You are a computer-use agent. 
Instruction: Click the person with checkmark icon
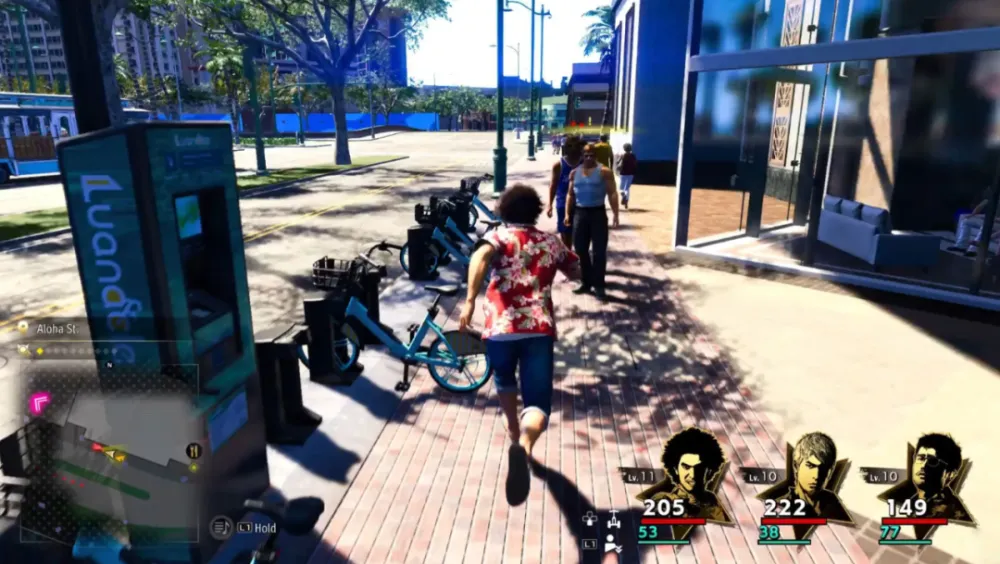[x=612, y=544]
